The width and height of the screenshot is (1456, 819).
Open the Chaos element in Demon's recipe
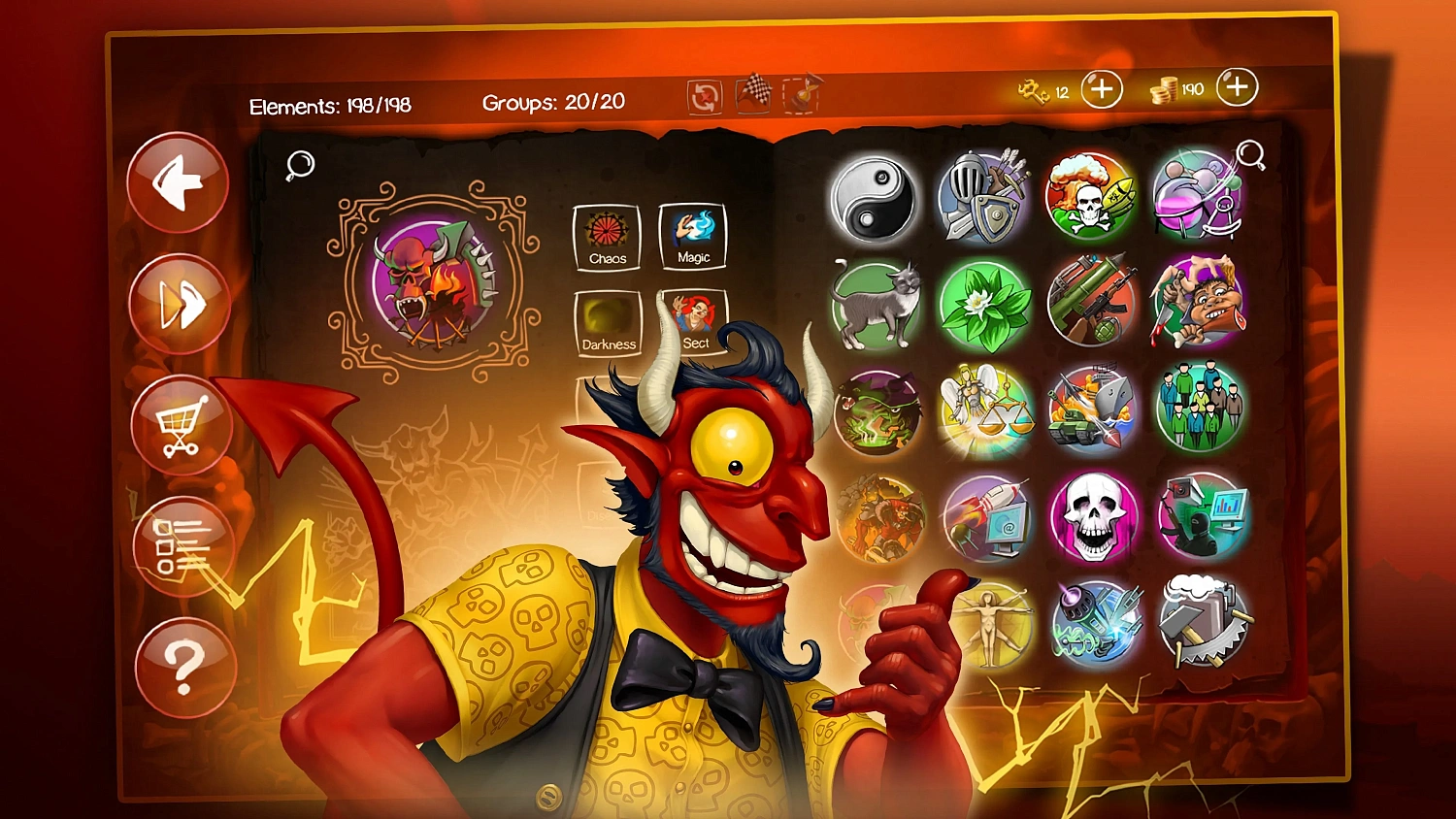[607, 236]
